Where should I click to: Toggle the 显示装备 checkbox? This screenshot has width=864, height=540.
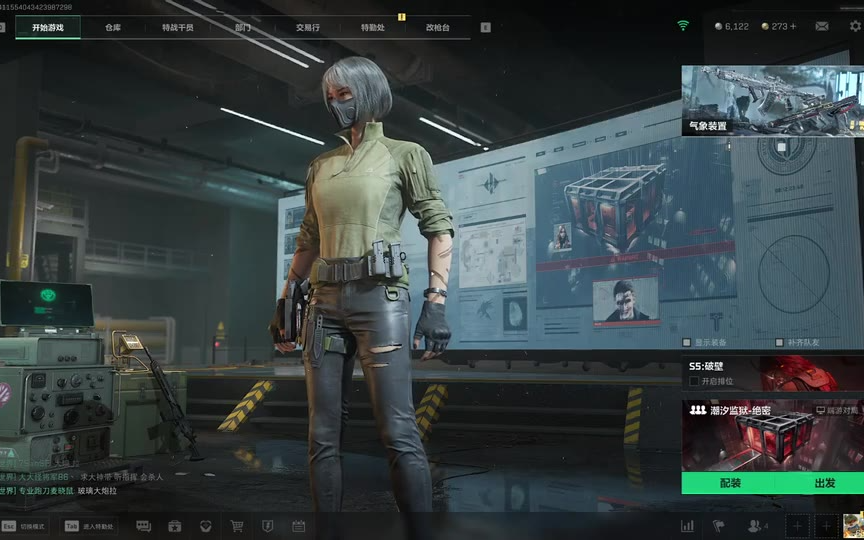pos(687,343)
